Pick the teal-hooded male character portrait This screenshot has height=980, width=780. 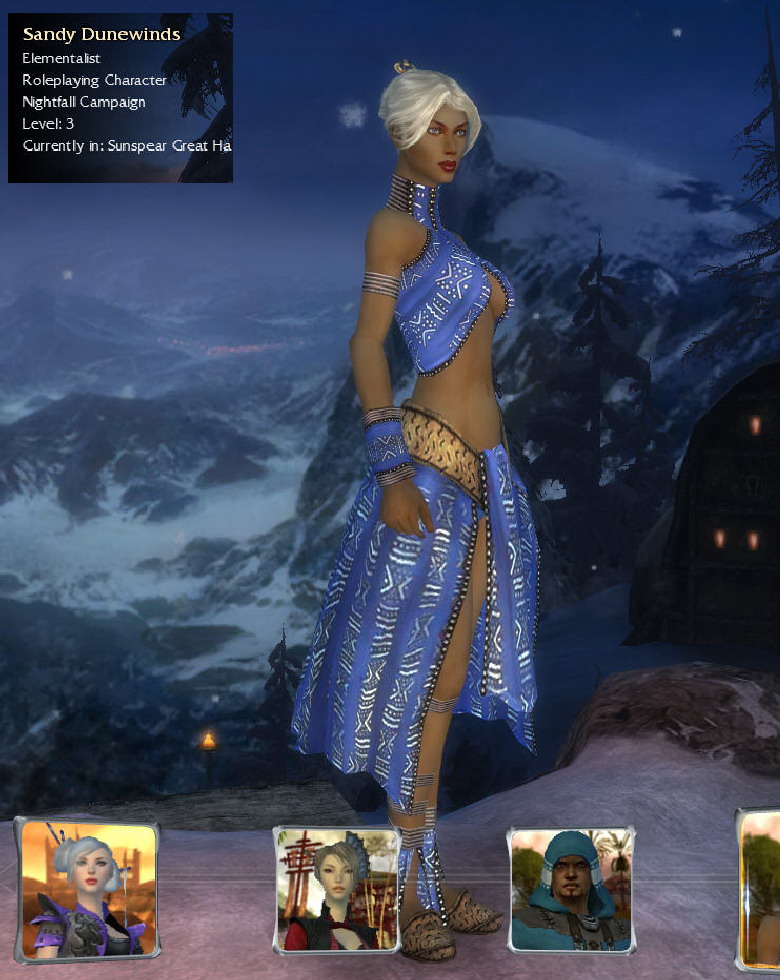571,889
